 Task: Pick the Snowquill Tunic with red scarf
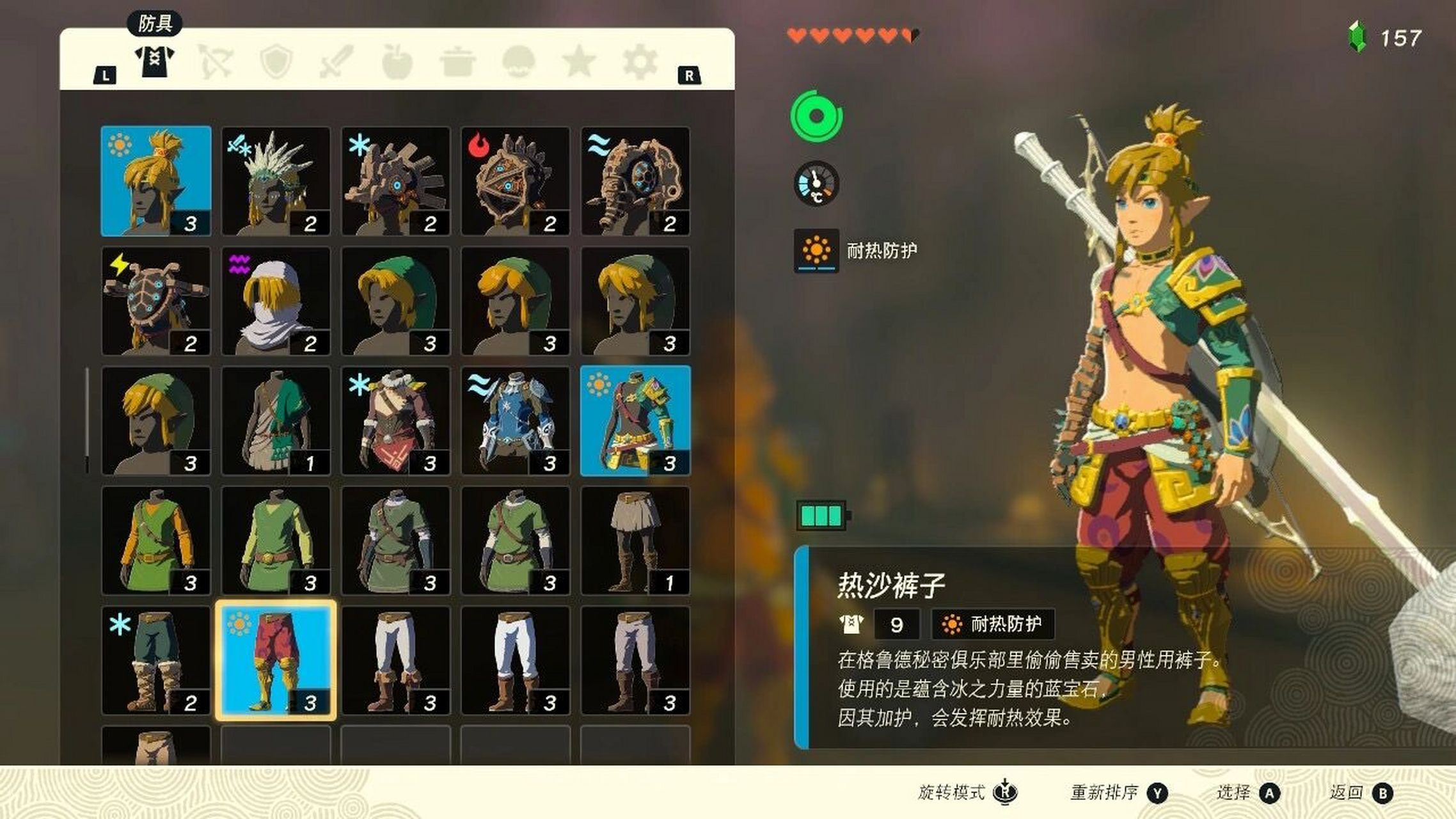396,420
